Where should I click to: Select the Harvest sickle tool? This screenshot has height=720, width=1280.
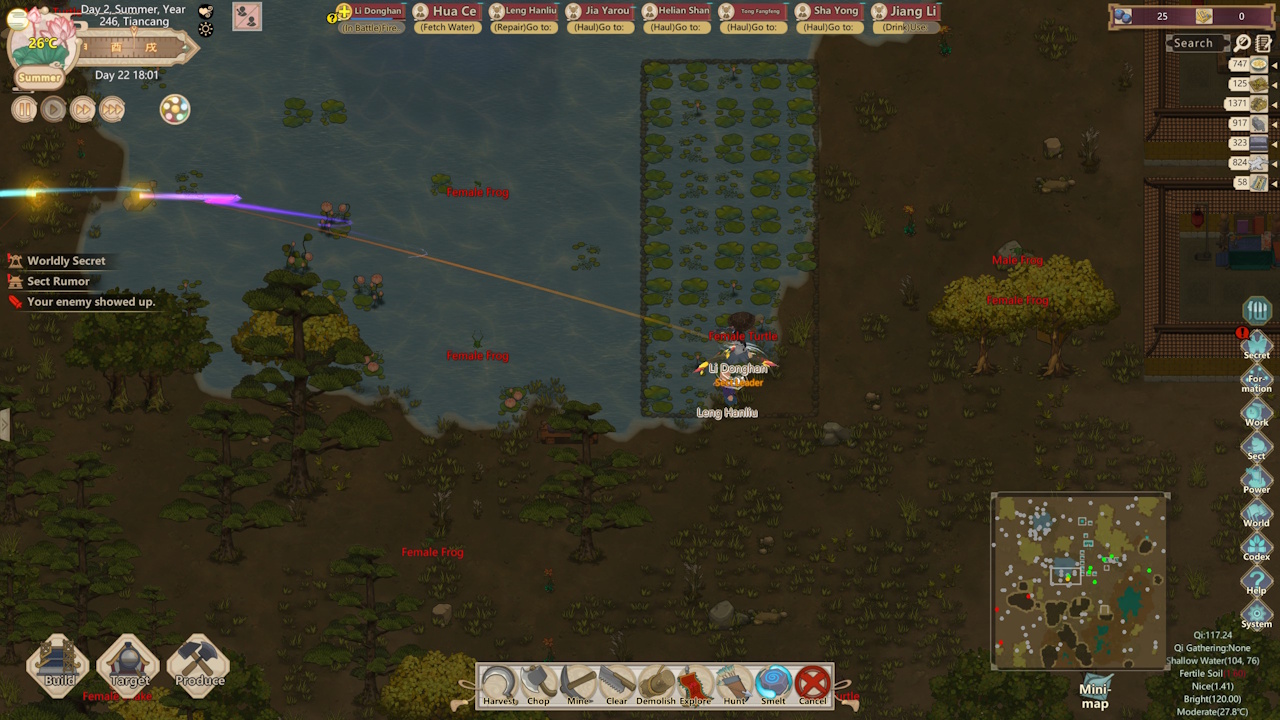click(x=498, y=685)
